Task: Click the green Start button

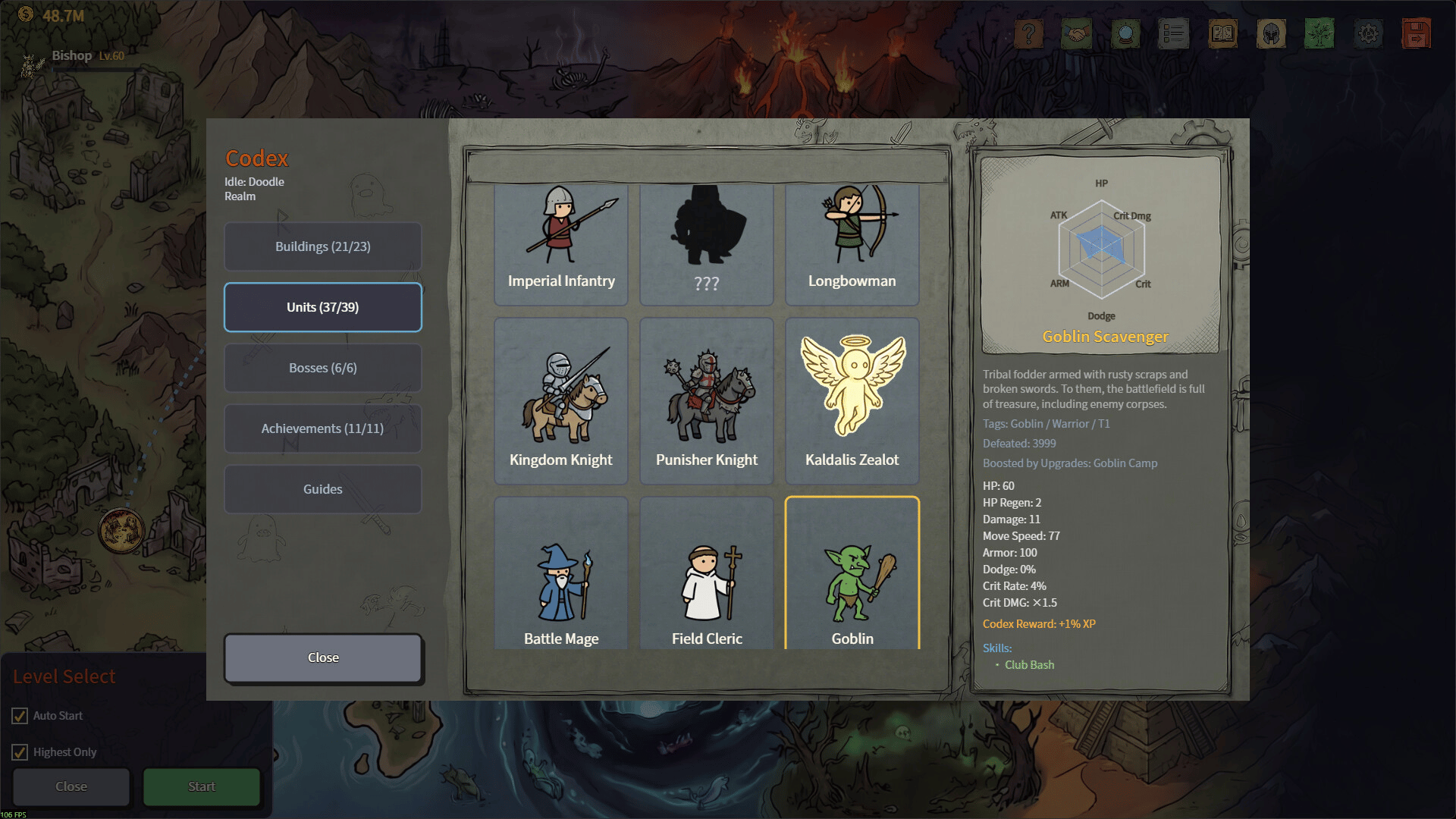Action: 202,786
